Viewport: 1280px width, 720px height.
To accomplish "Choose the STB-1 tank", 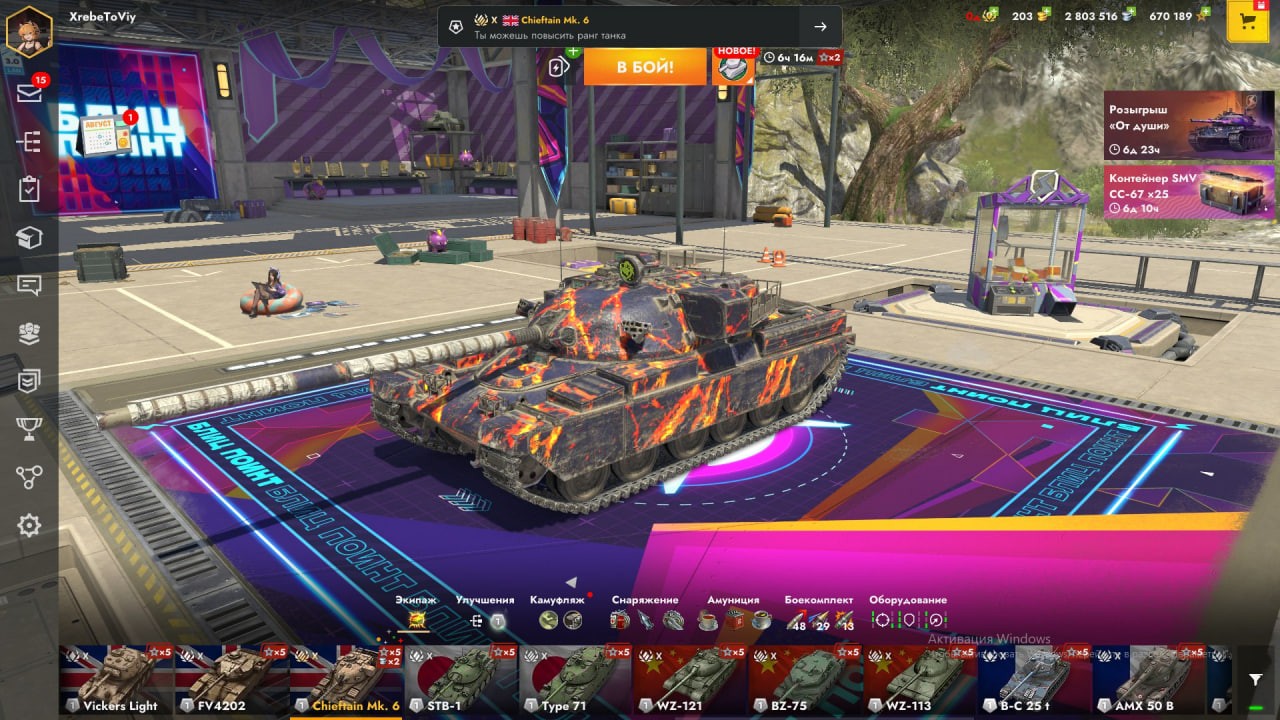I will [x=461, y=680].
